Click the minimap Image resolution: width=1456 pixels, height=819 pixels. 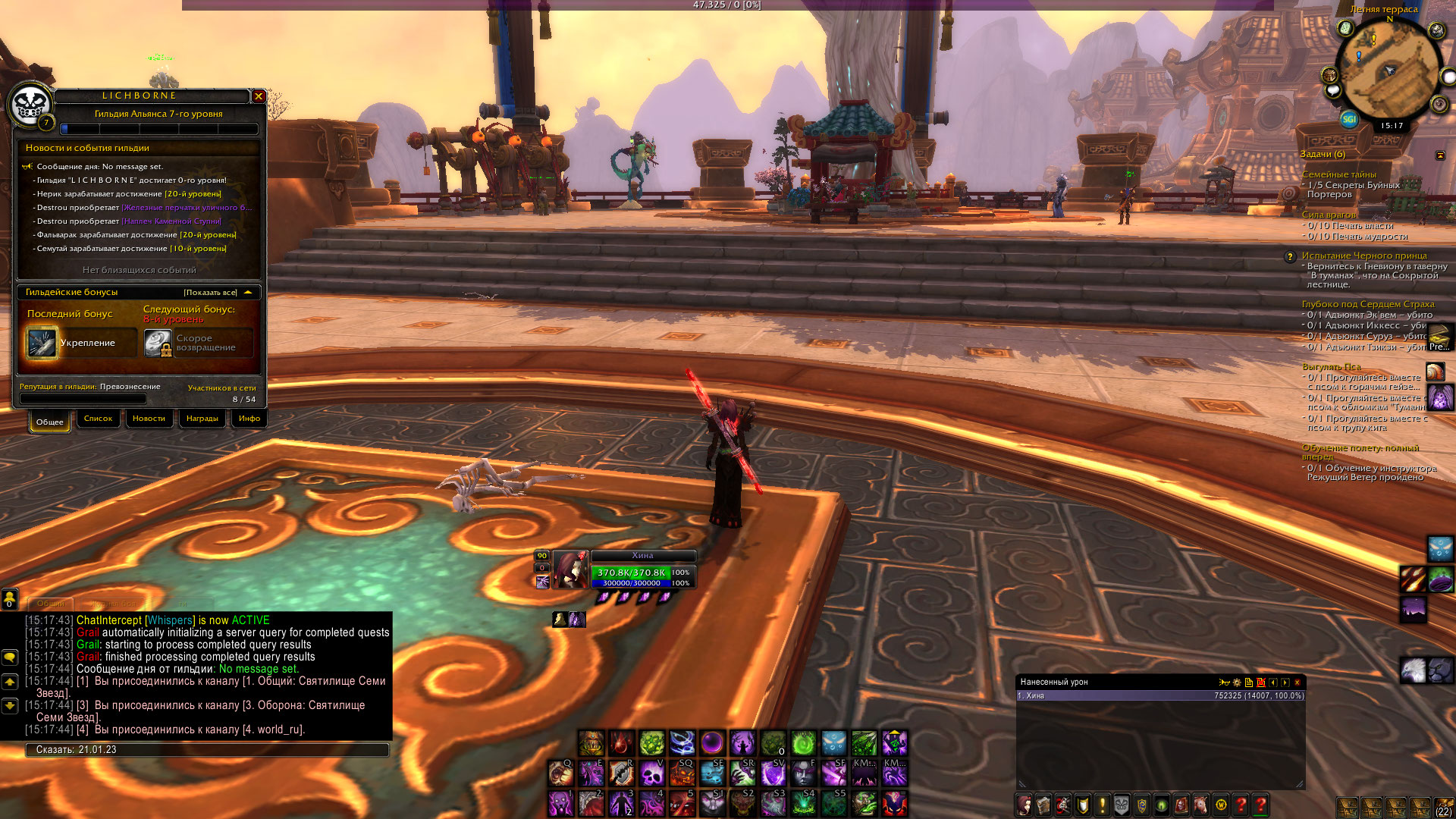pos(1389,73)
